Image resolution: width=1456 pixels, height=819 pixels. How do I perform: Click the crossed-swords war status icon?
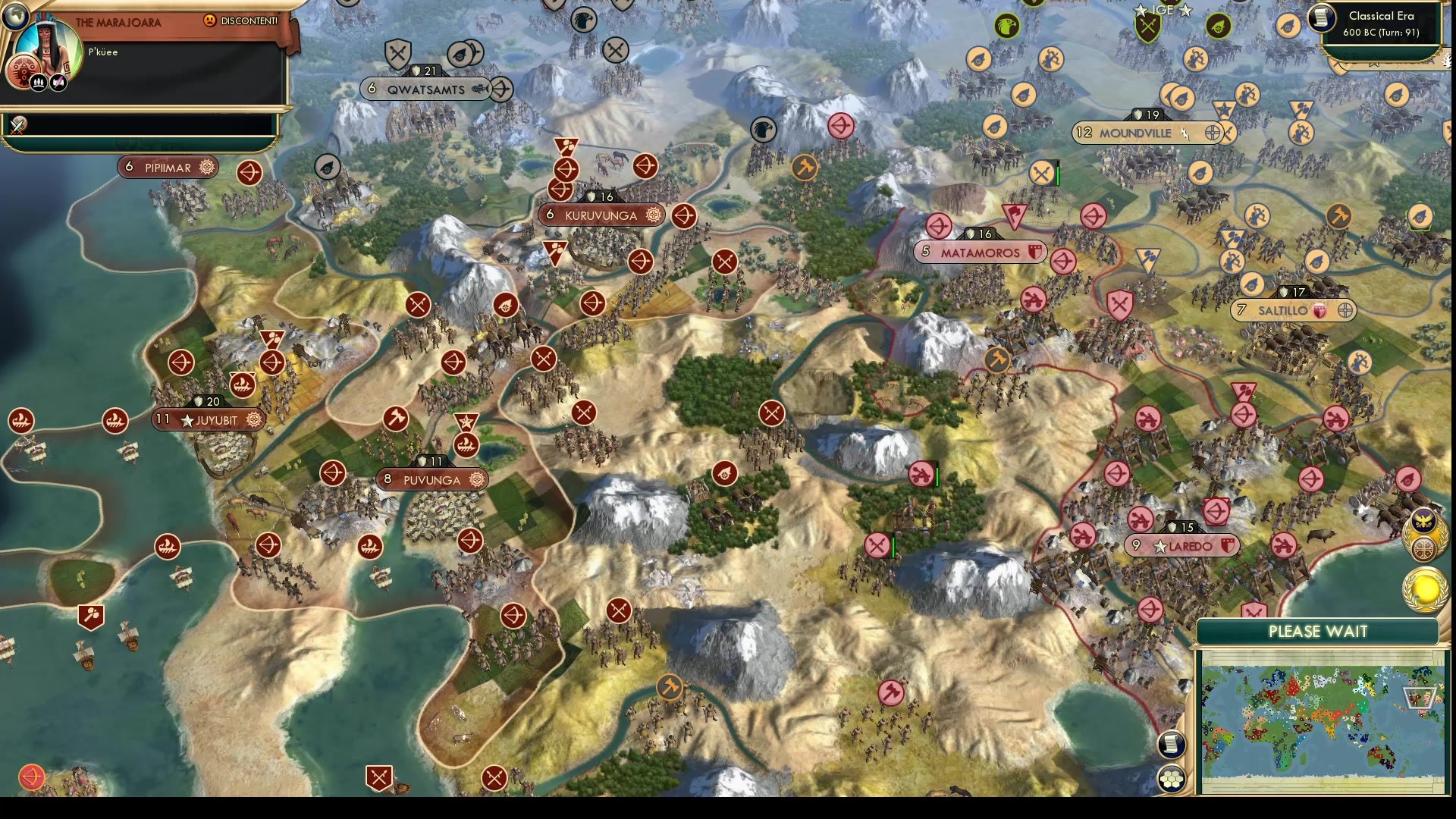[x=18, y=124]
